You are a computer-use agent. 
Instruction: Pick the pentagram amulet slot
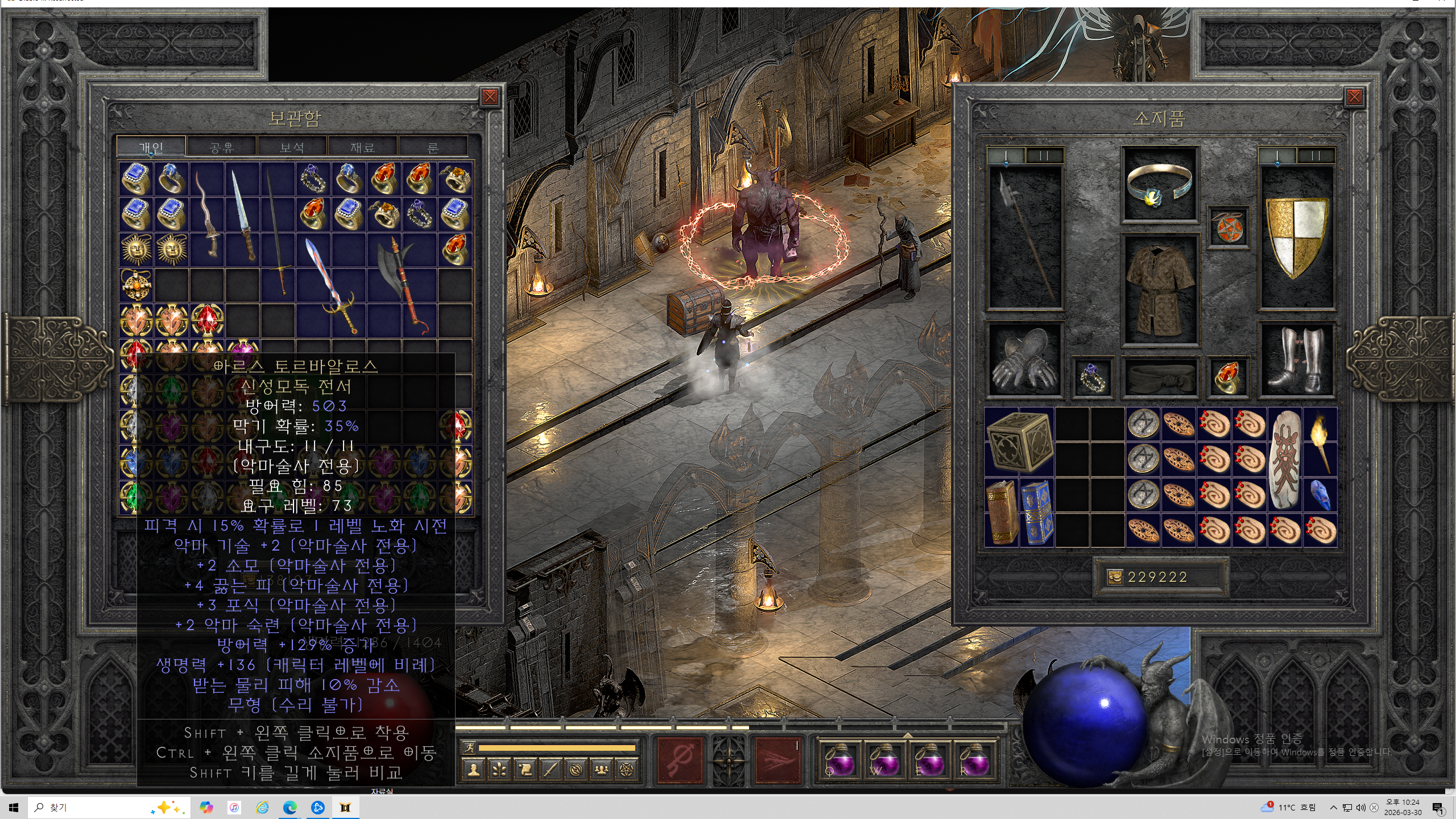click(x=1228, y=227)
